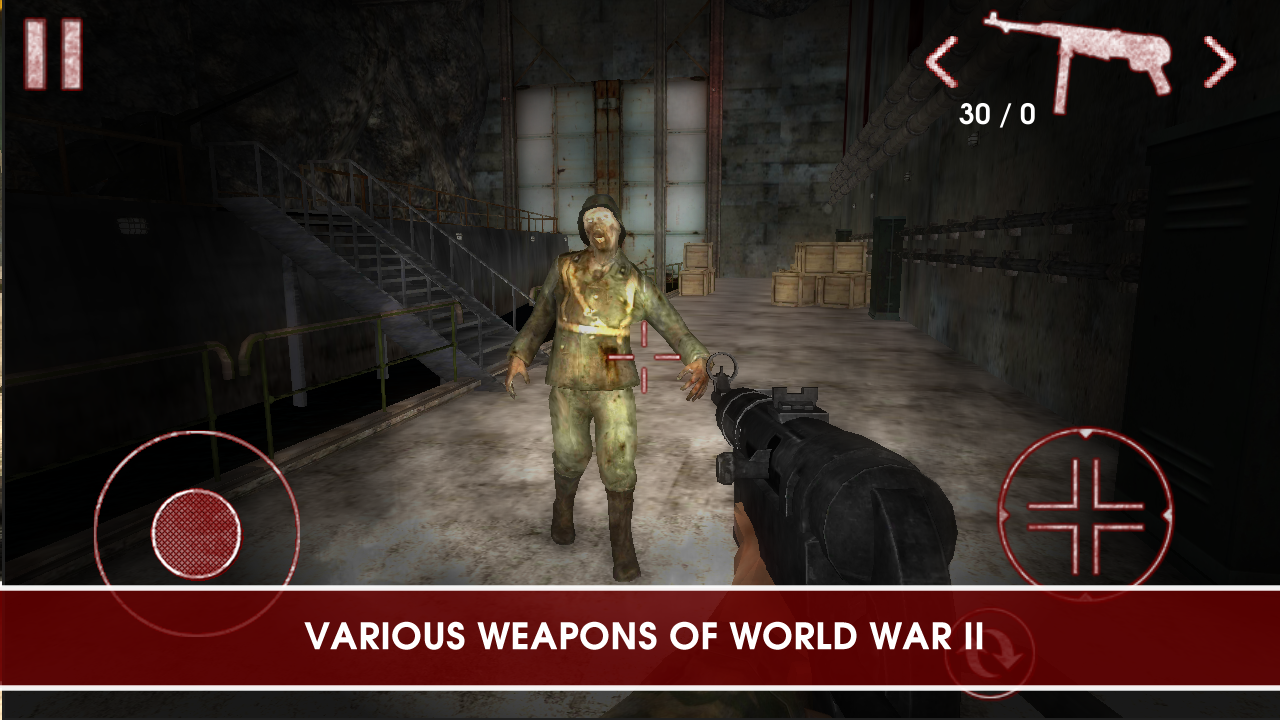Tap the 30 / 0 ammo counter
This screenshot has height=720, width=1280.
click(996, 111)
